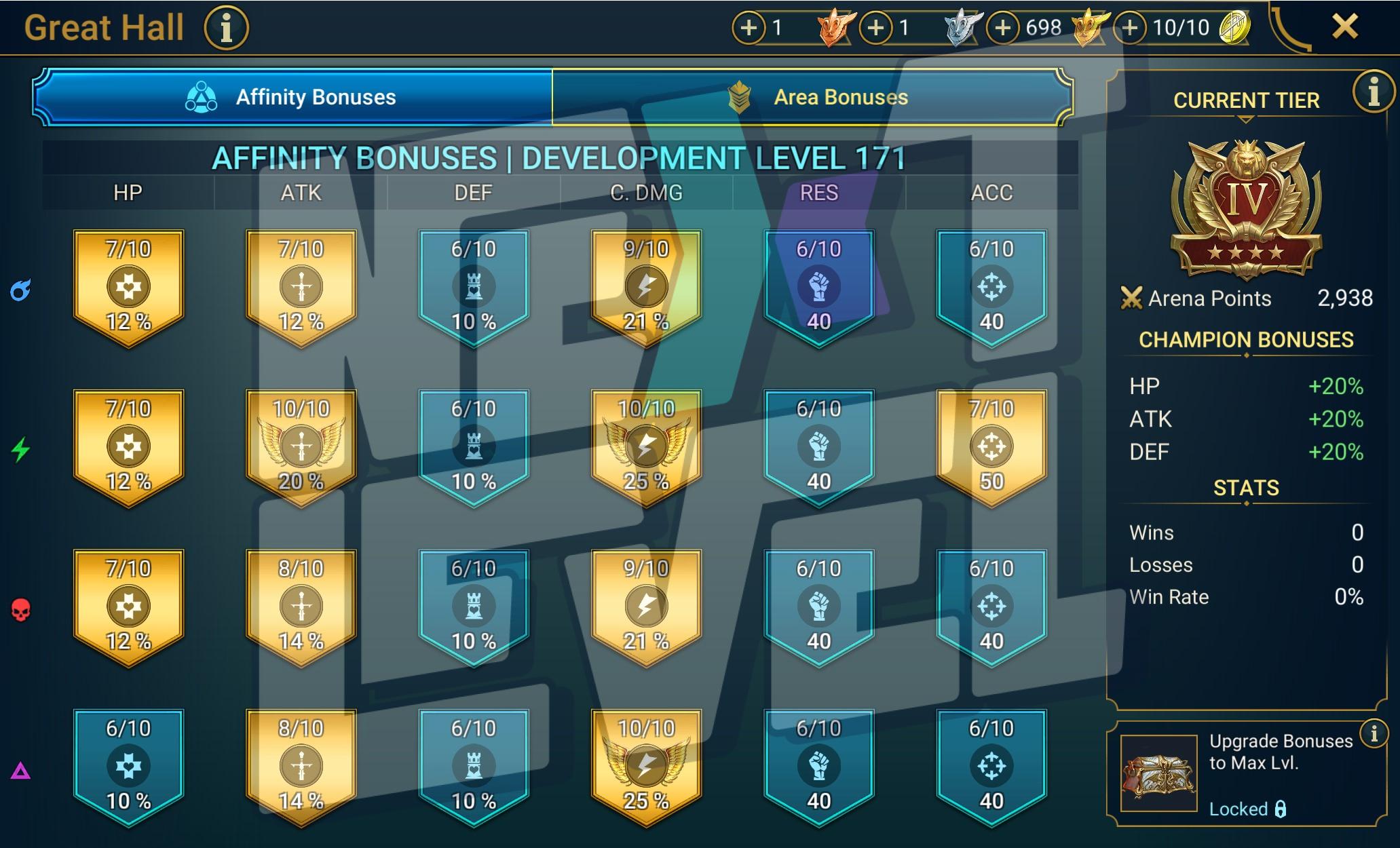
Task: Select the highlighted 6/10 RES bonus badge
Action: [819, 287]
